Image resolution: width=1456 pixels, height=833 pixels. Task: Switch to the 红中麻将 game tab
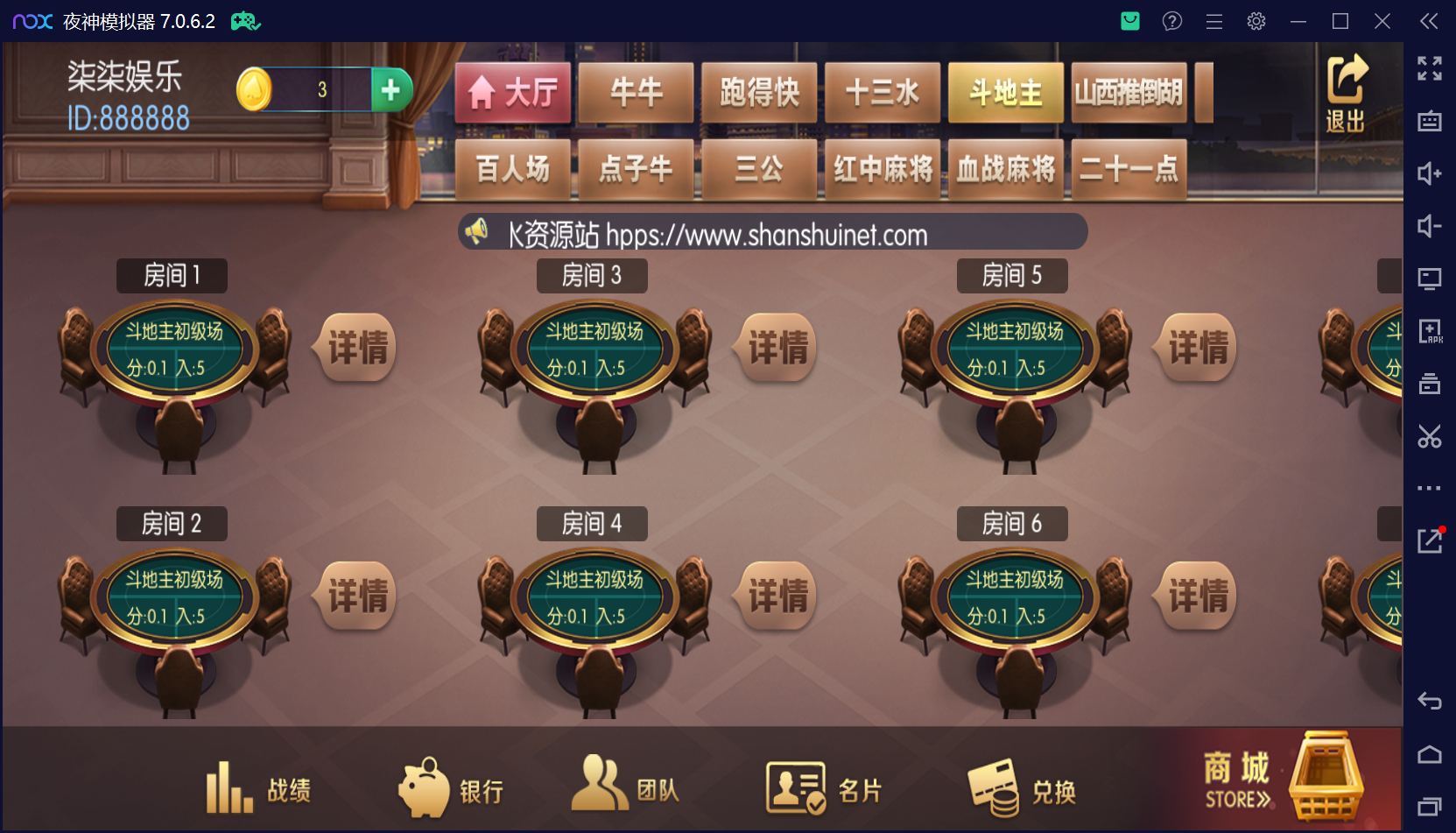click(883, 169)
